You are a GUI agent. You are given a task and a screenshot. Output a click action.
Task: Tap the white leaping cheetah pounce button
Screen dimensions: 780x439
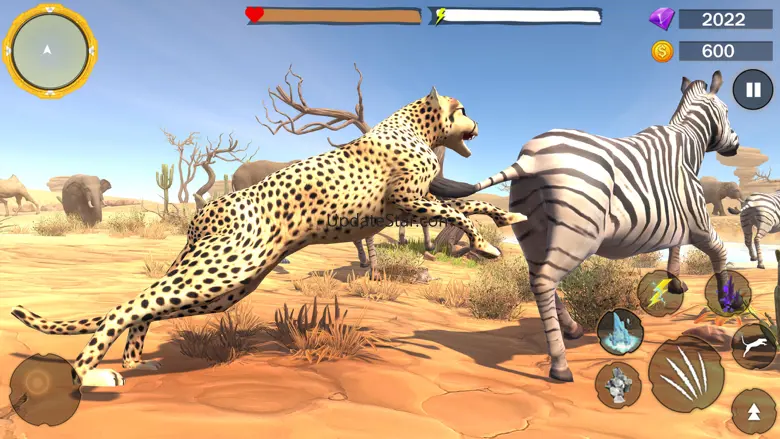[x=755, y=346]
